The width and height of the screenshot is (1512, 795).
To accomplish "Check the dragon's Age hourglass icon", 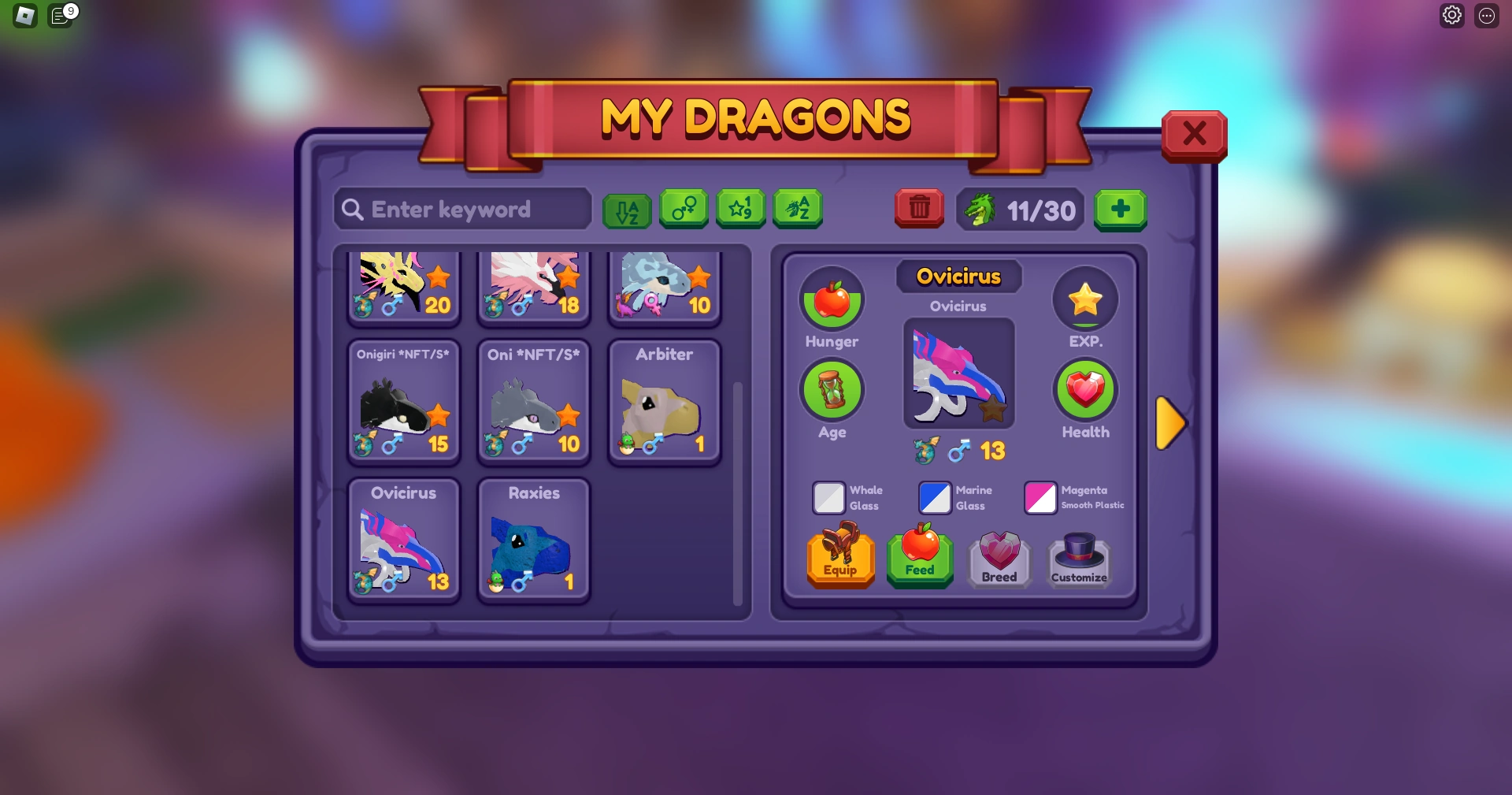I will pyautogui.click(x=832, y=390).
